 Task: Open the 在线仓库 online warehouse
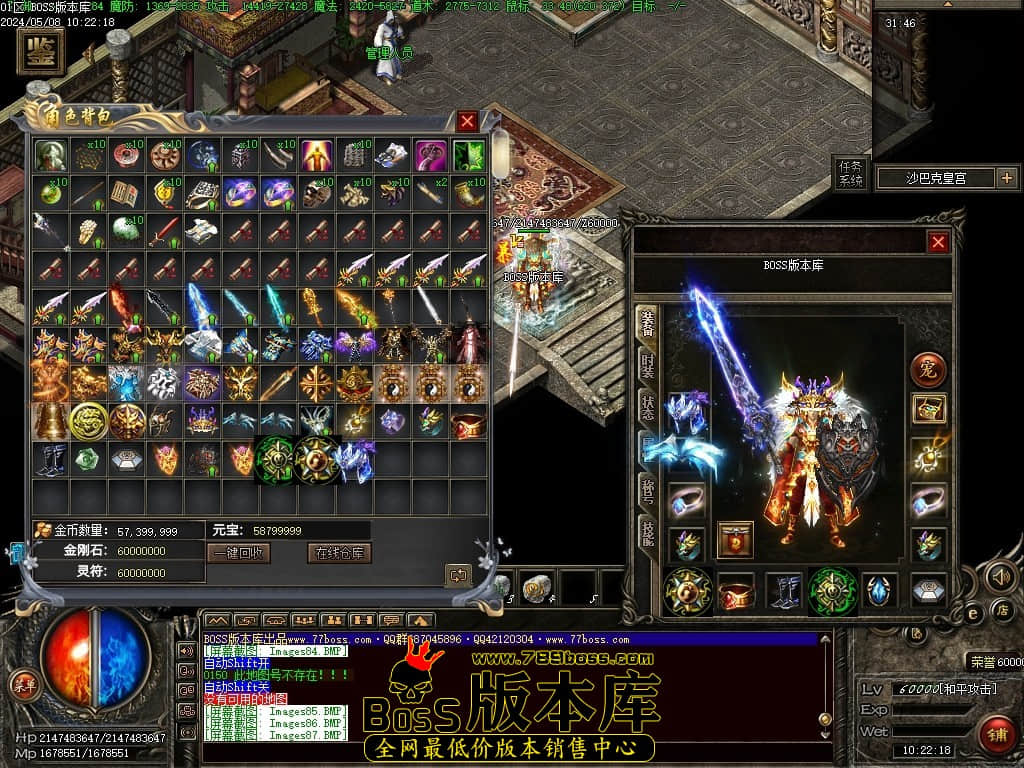pos(340,553)
